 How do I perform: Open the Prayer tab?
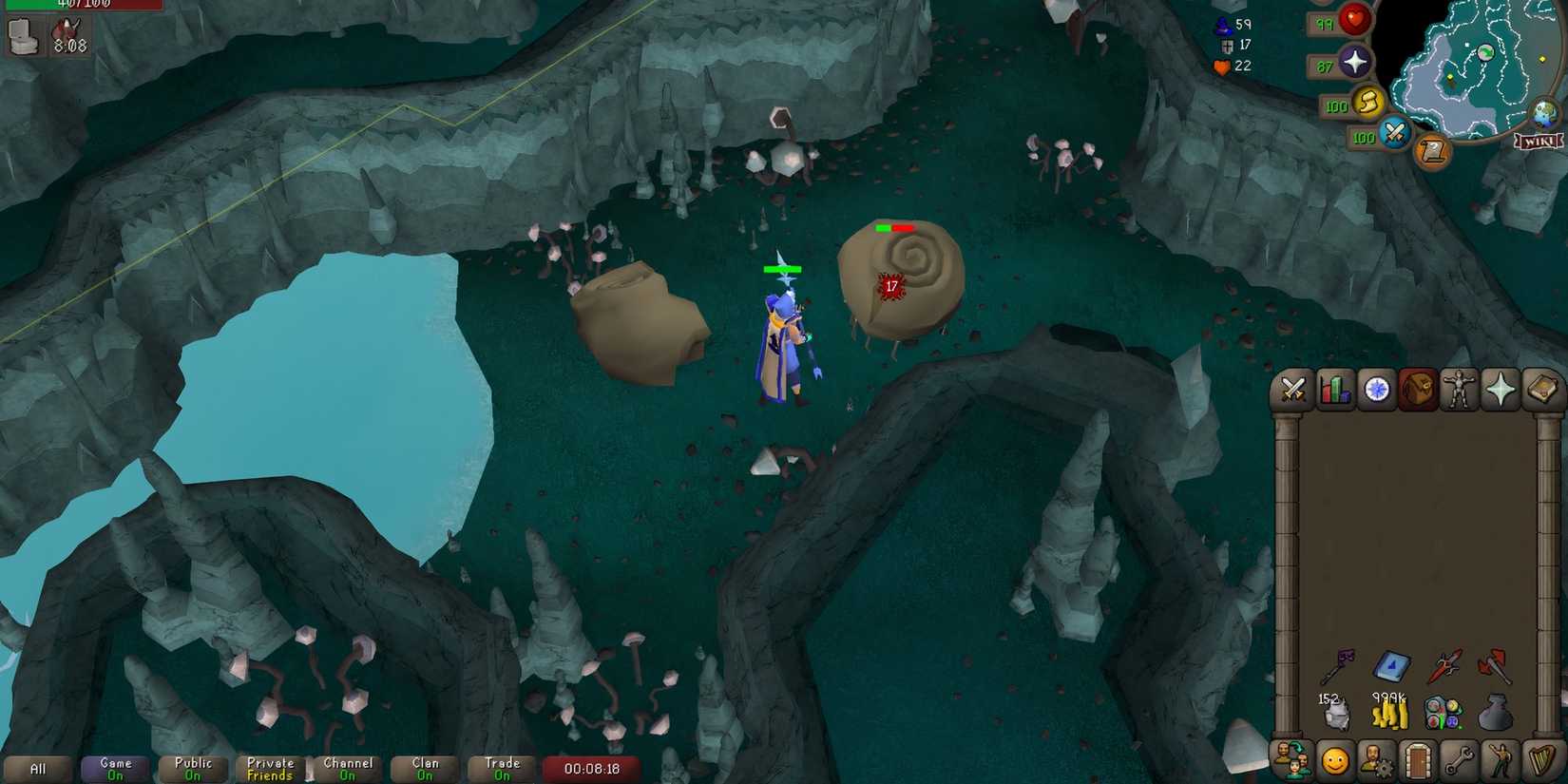(1500, 390)
